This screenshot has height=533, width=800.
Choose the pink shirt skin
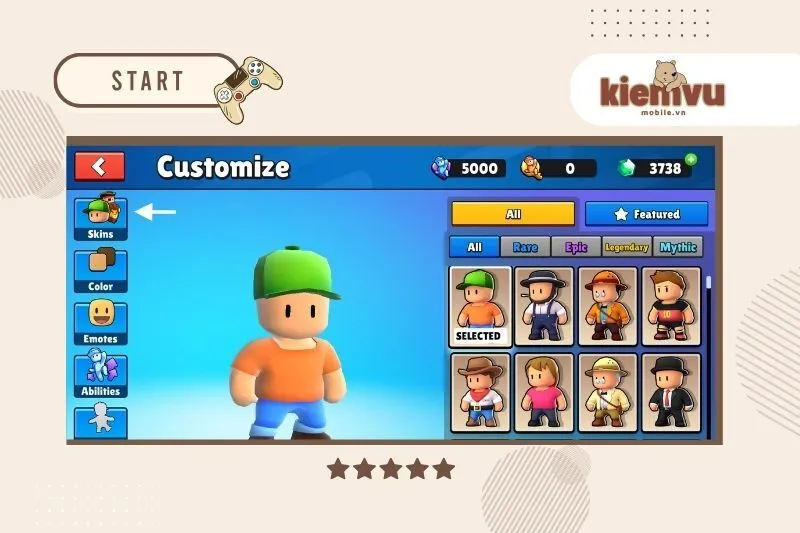click(x=544, y=391)
